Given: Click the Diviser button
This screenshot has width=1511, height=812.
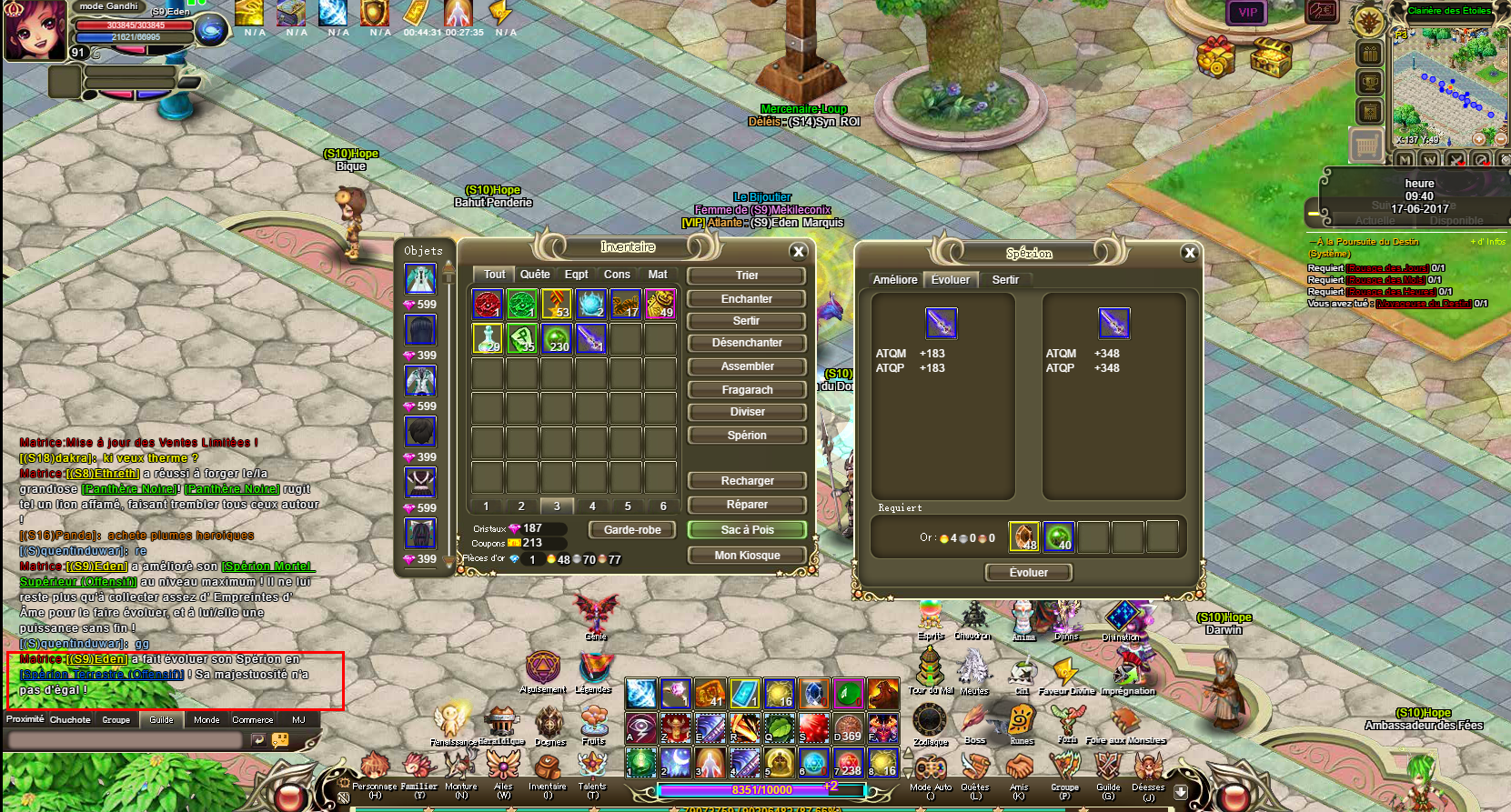Looking at the screenshot, I should click(747, 412).
